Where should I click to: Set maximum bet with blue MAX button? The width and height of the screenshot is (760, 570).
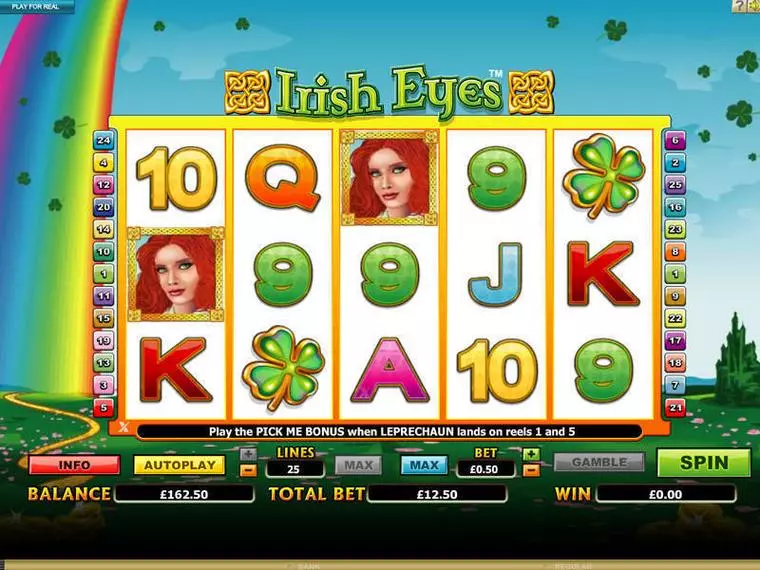click(423, 465)
